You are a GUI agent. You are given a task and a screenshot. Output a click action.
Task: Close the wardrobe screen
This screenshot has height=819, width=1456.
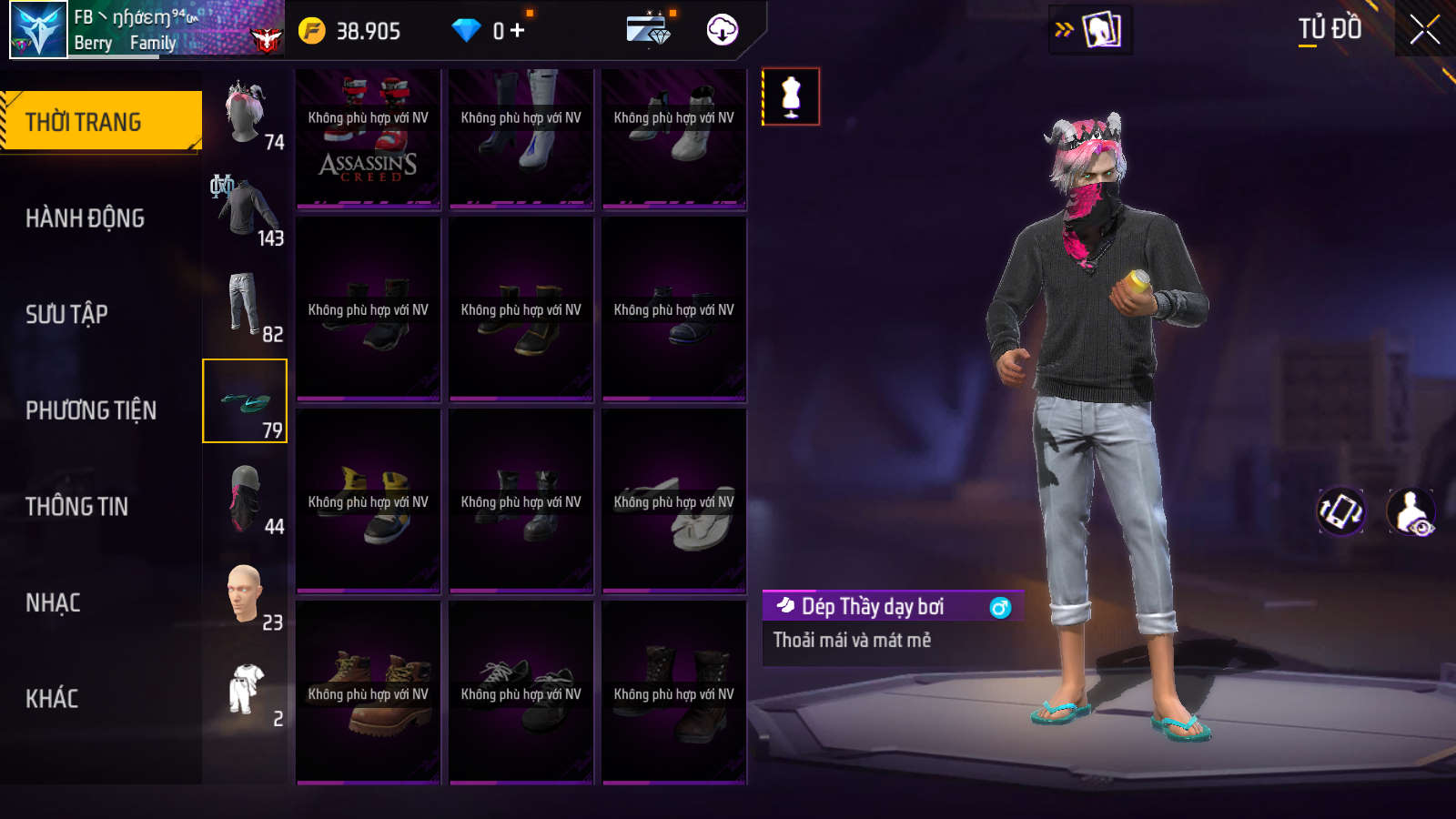point(1424,30)
